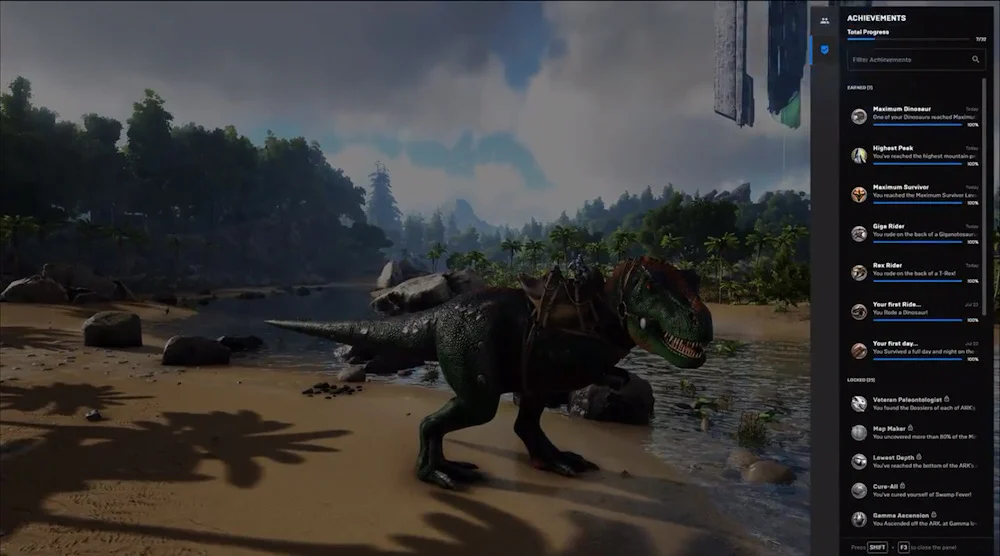The height and width of the screenshot is (556, 1000).
Task: Click the Rex Rider achievement
Action: (915, 272)
